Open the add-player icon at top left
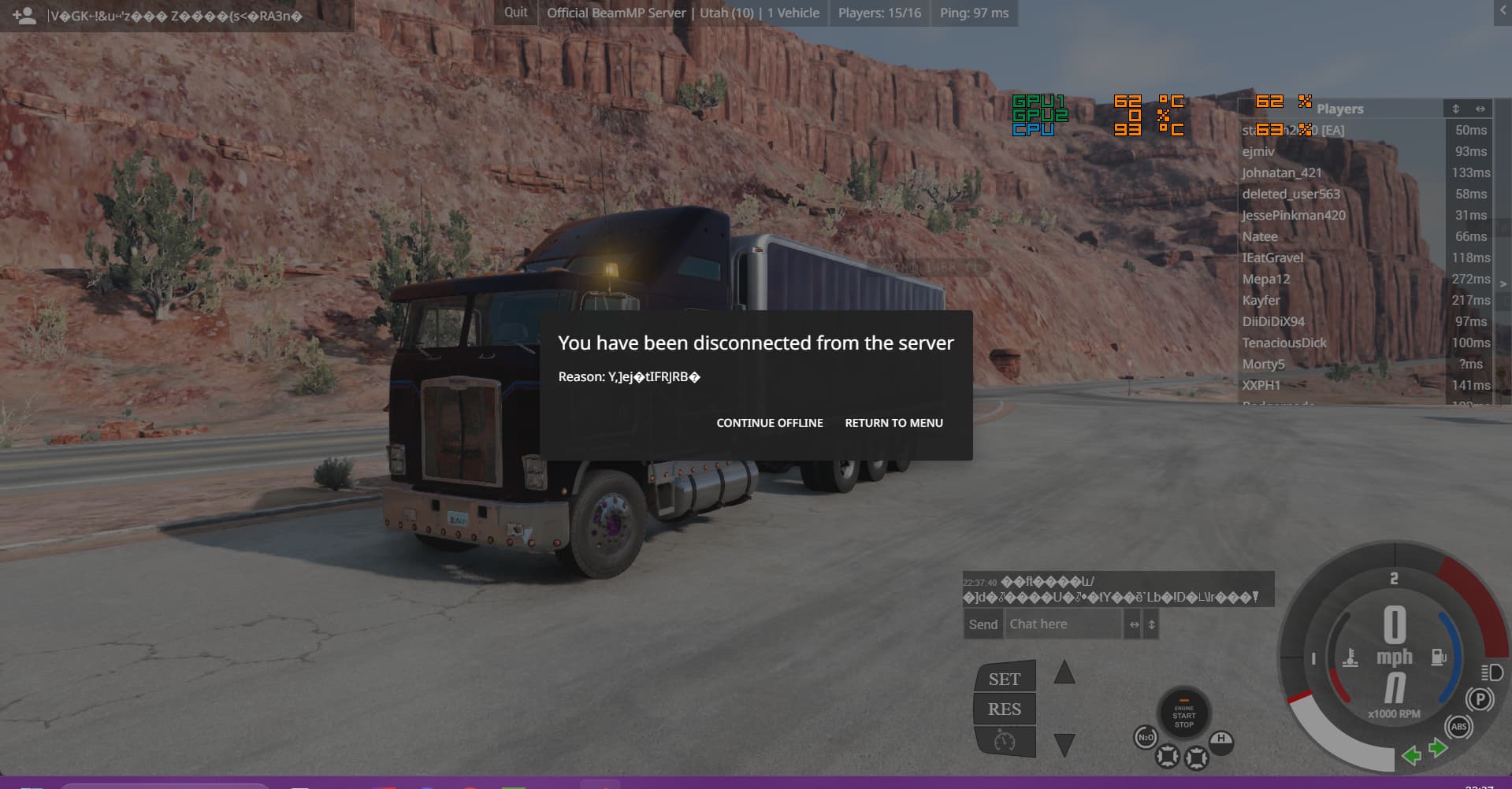1512x789 pixels. 24,16
